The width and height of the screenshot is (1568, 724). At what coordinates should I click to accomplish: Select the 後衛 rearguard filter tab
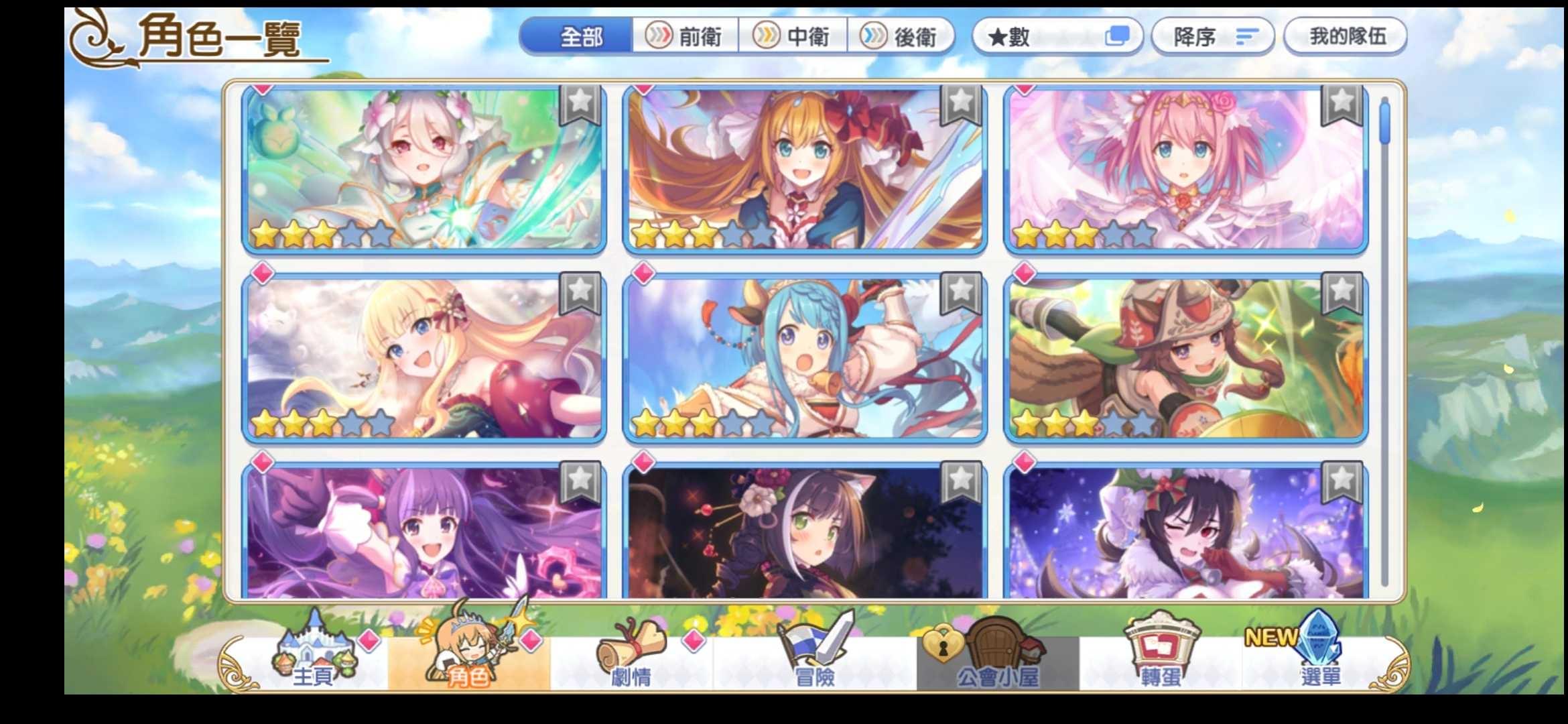[x=901, y=37]
